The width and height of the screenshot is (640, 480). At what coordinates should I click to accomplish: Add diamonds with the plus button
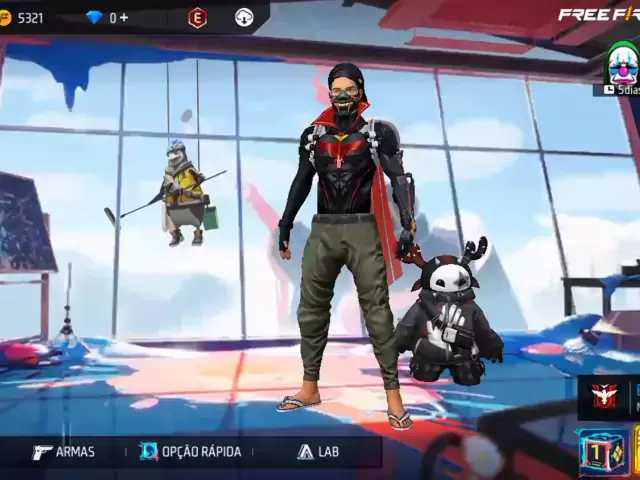[x=124, y=17]
